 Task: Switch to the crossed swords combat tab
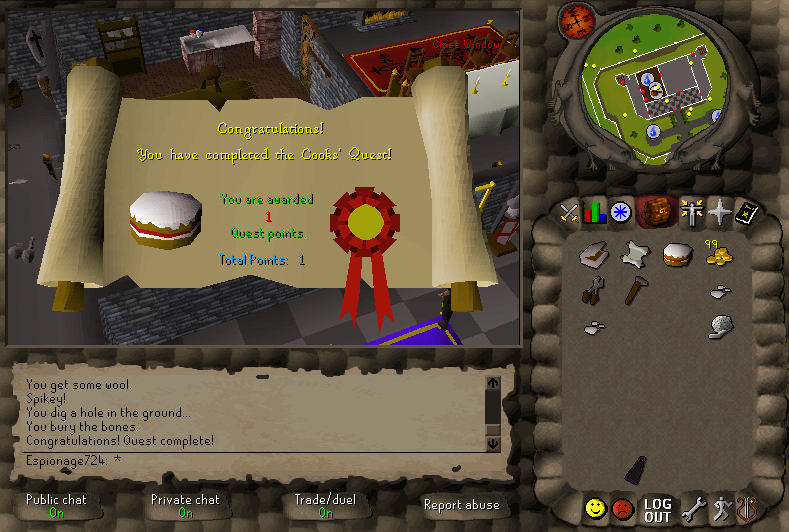point(570,212)
